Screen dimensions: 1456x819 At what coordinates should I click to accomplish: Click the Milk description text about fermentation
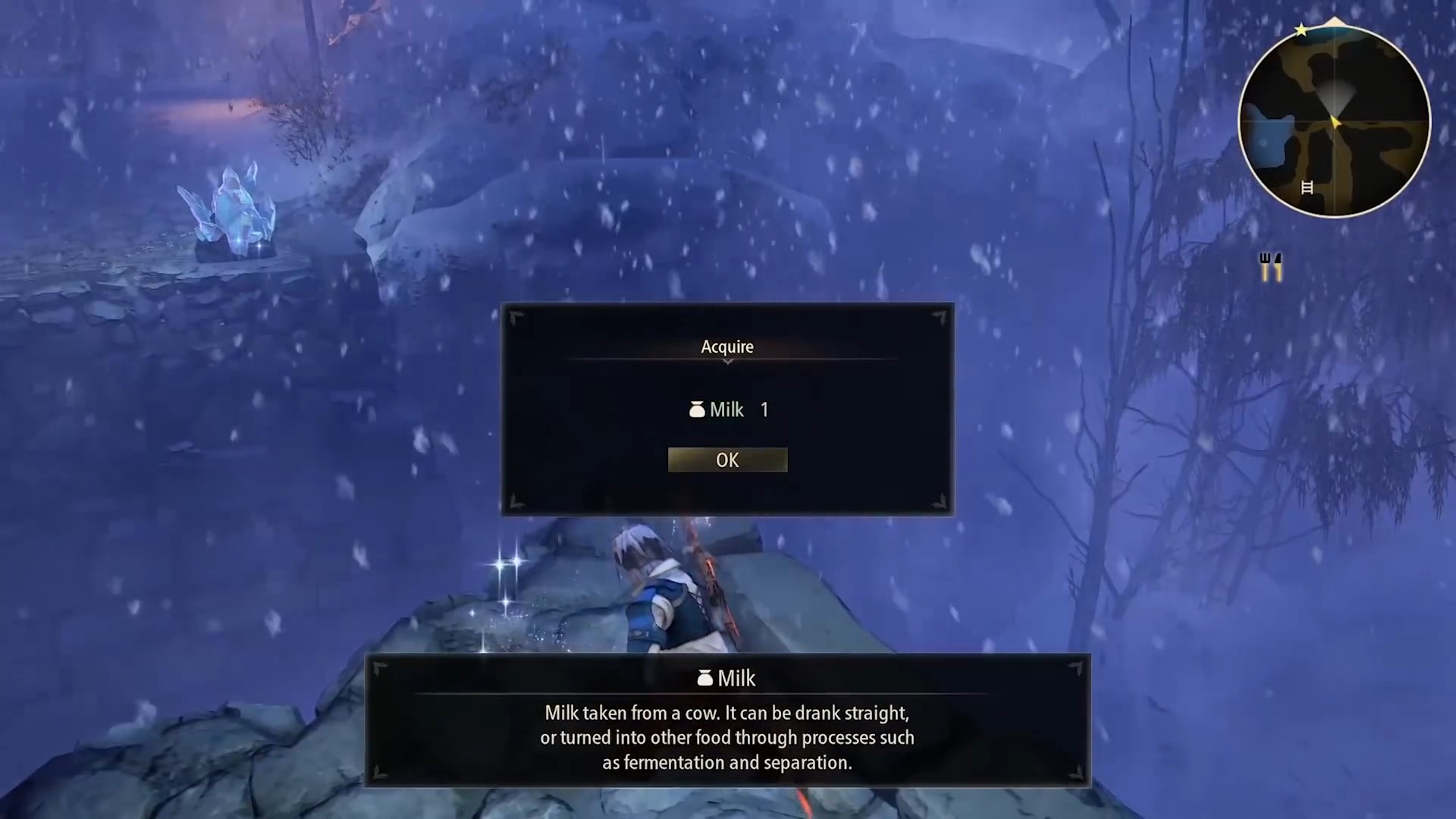727,737
